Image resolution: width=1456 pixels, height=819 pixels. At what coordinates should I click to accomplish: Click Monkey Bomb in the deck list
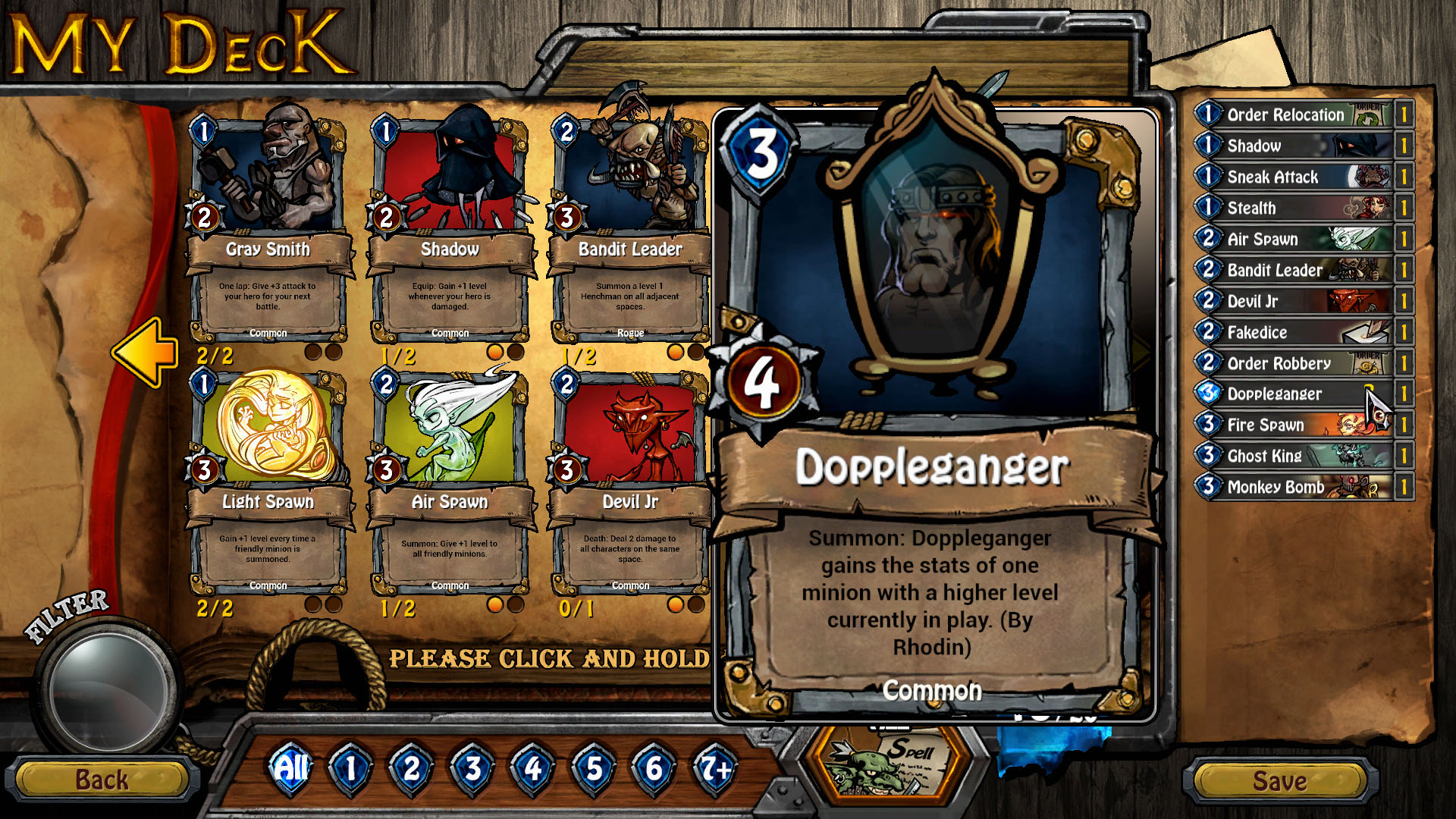click(1289, 487)
